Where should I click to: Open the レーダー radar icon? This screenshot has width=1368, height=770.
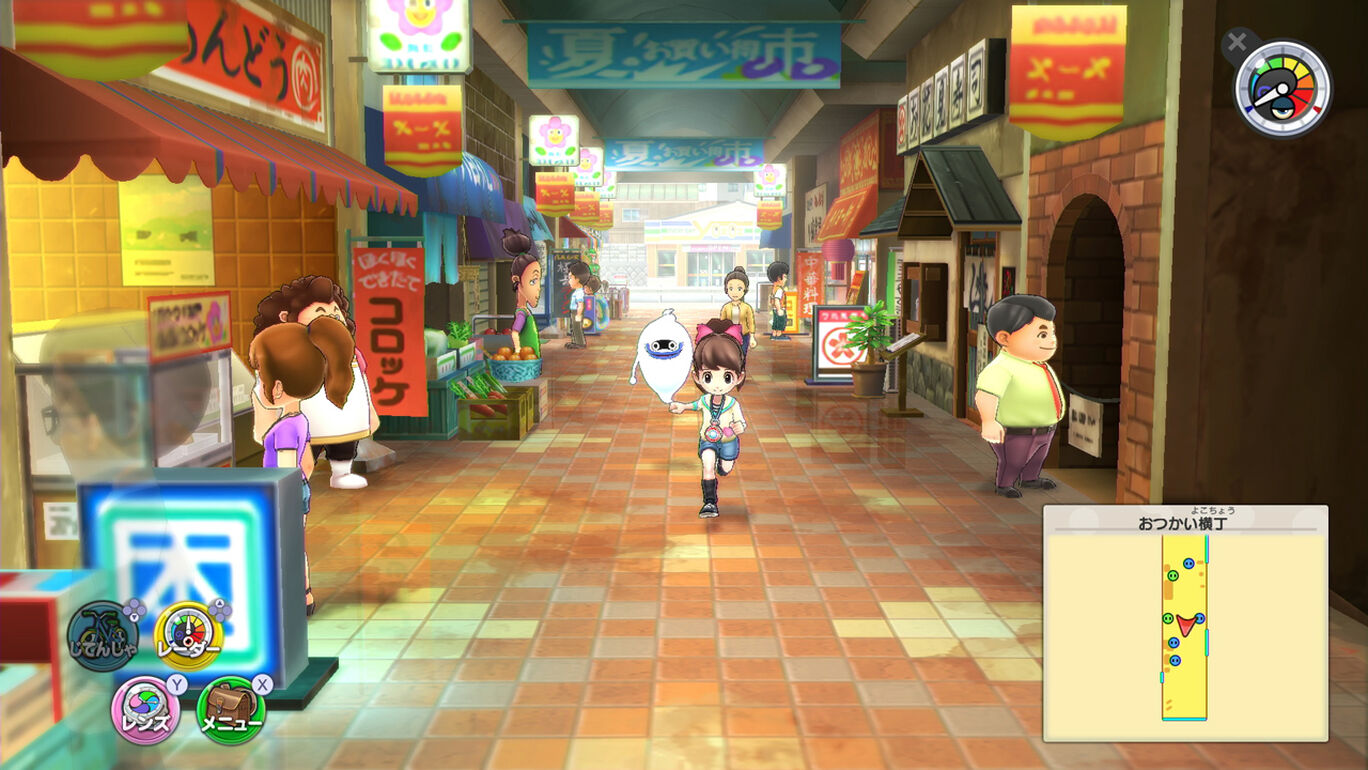(x=187, y=634)
